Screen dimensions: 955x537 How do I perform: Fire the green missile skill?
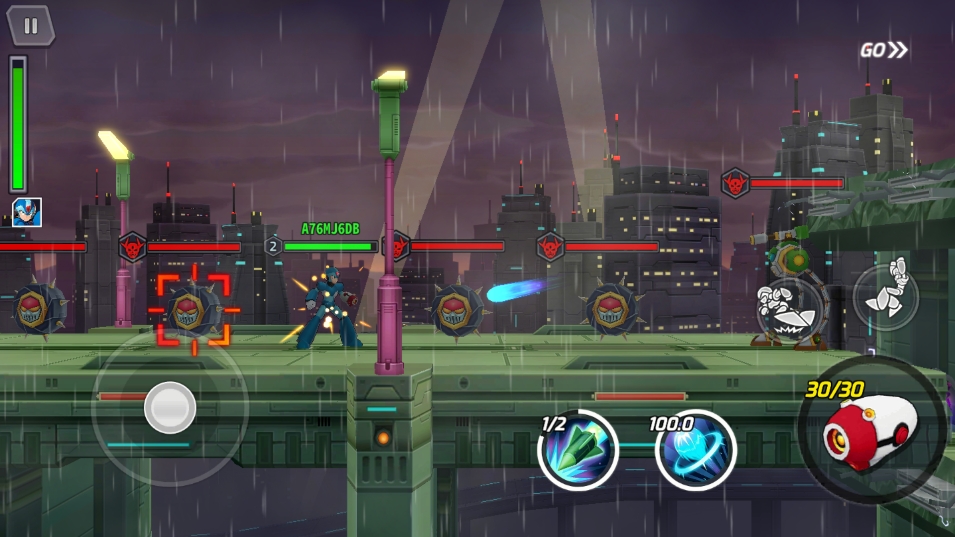click(x=578, y=450)
